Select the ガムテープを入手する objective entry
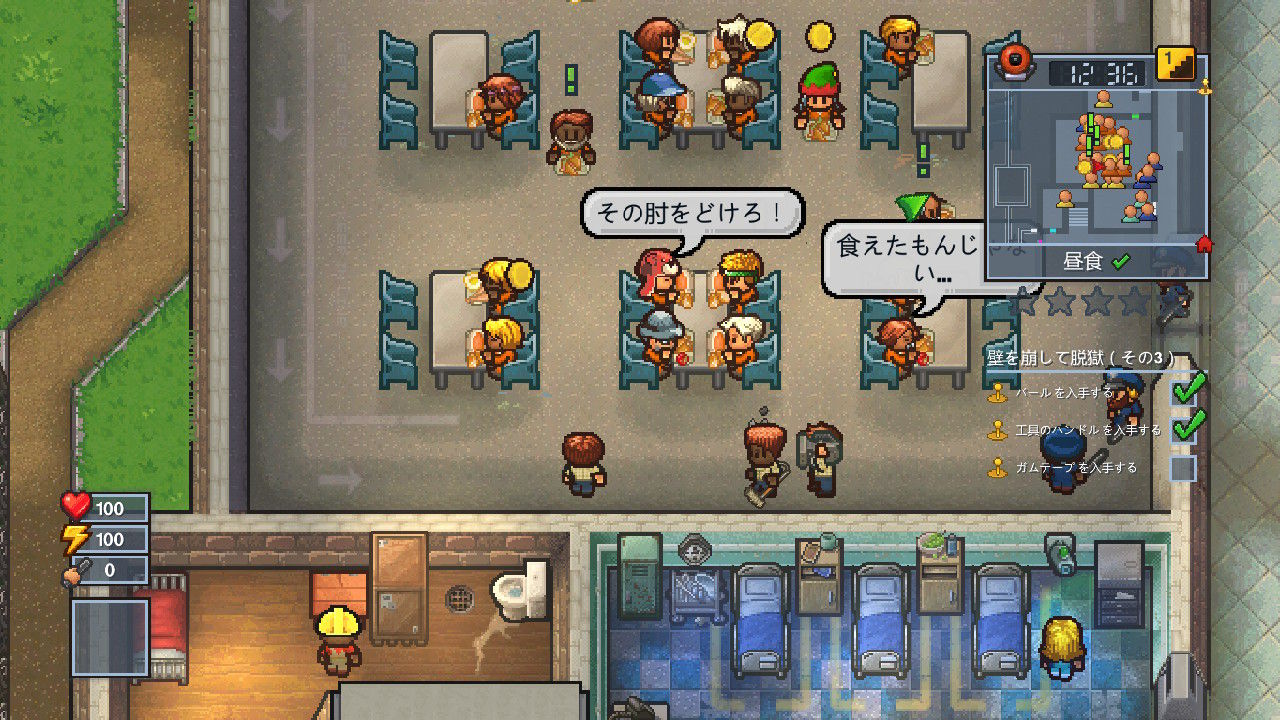The height and width of the screenshot is (720, 1280). (x=1076, y=466)
